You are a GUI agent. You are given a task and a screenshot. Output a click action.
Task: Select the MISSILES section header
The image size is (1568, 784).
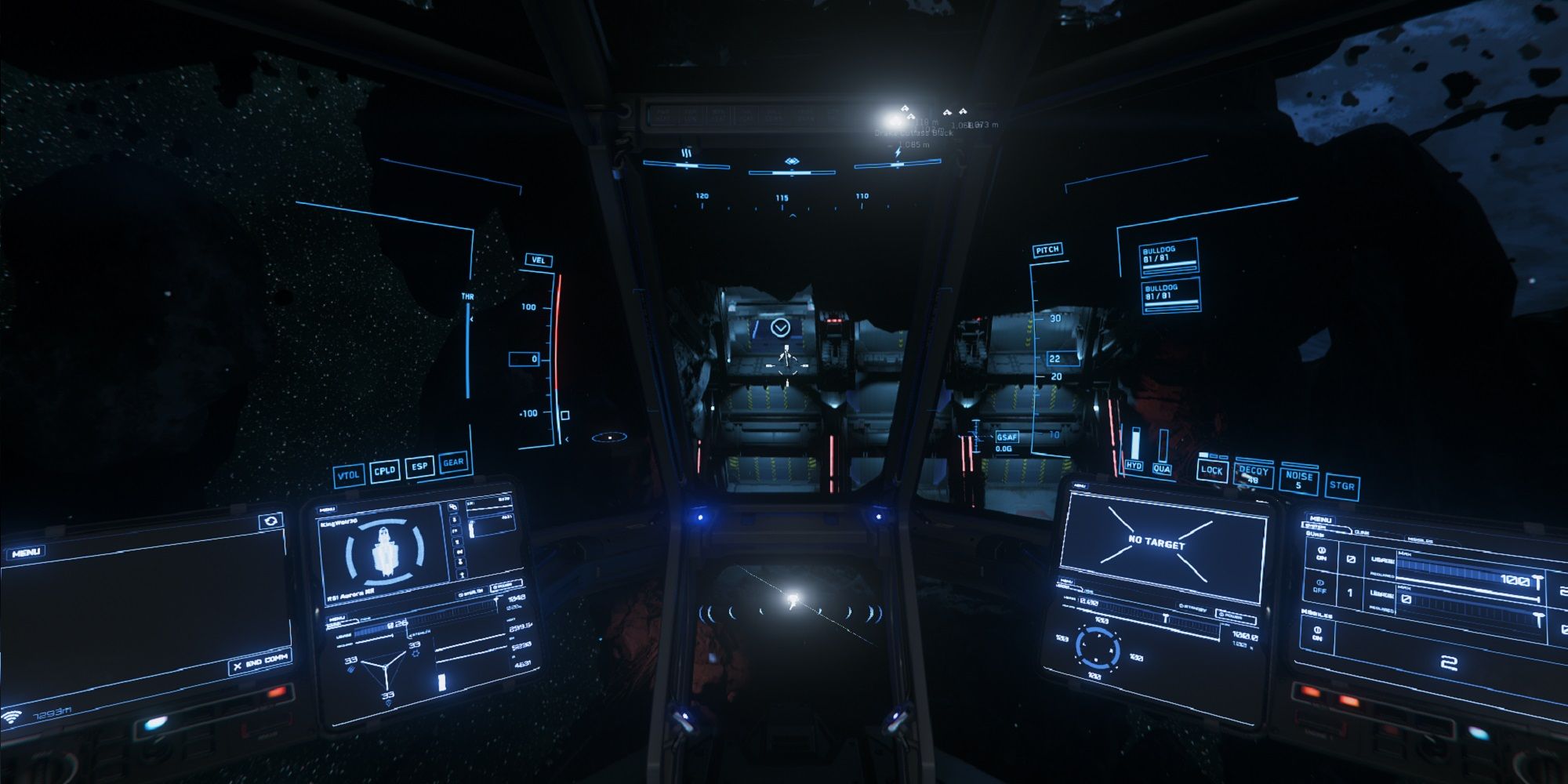point(1317,613)
